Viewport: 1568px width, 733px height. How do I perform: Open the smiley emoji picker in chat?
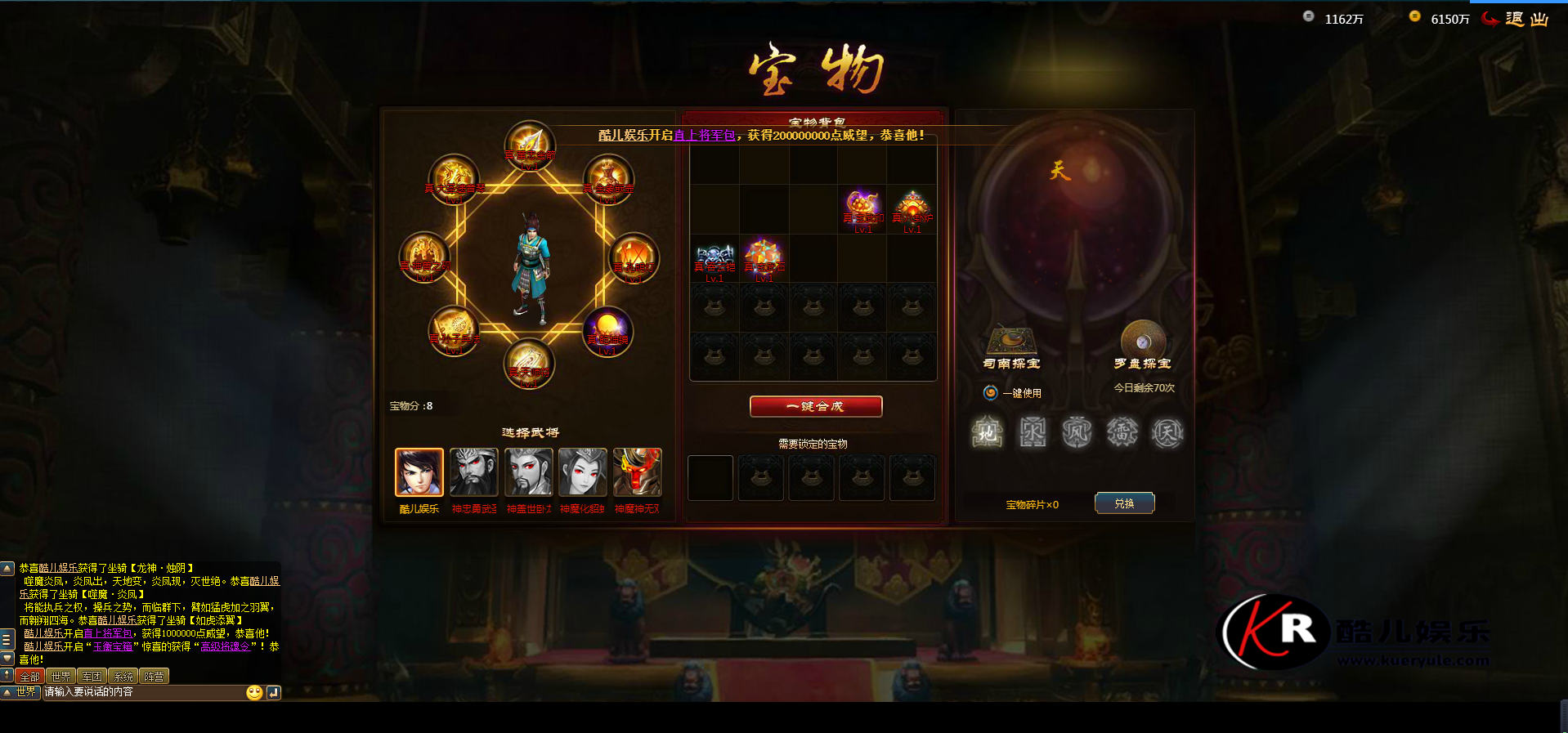[254, 692]
